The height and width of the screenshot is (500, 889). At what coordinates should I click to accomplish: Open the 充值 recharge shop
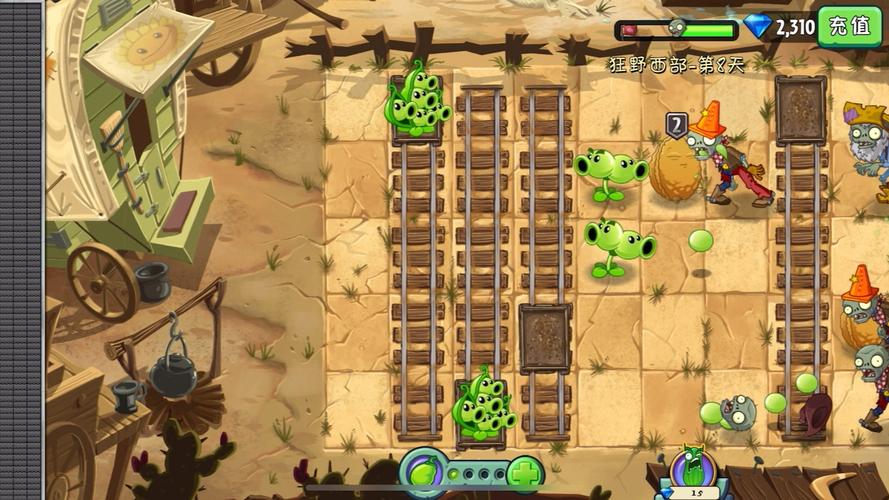coord(849,25)
